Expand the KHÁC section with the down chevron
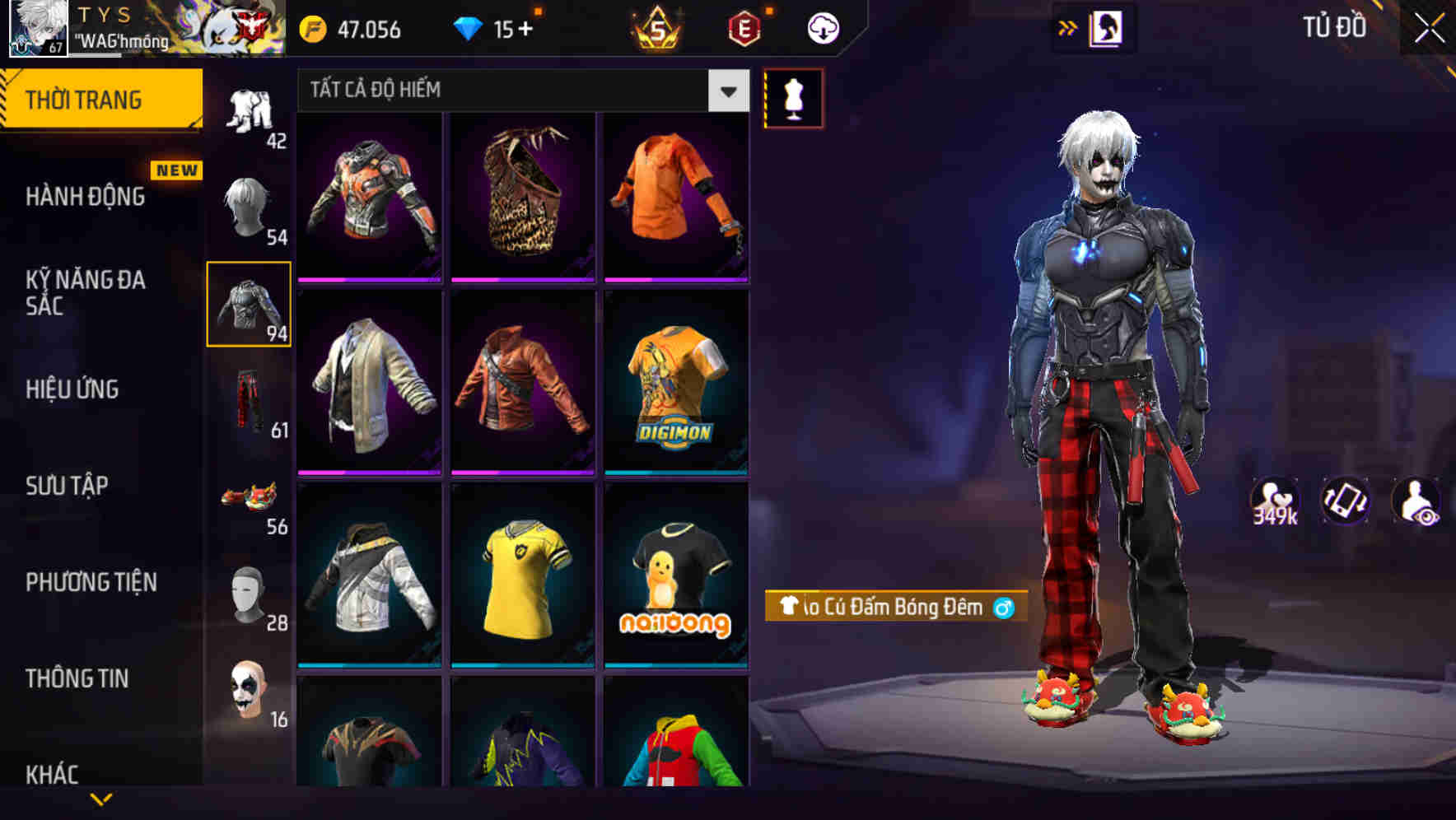The image size is (1456, 820). [100, 798]
